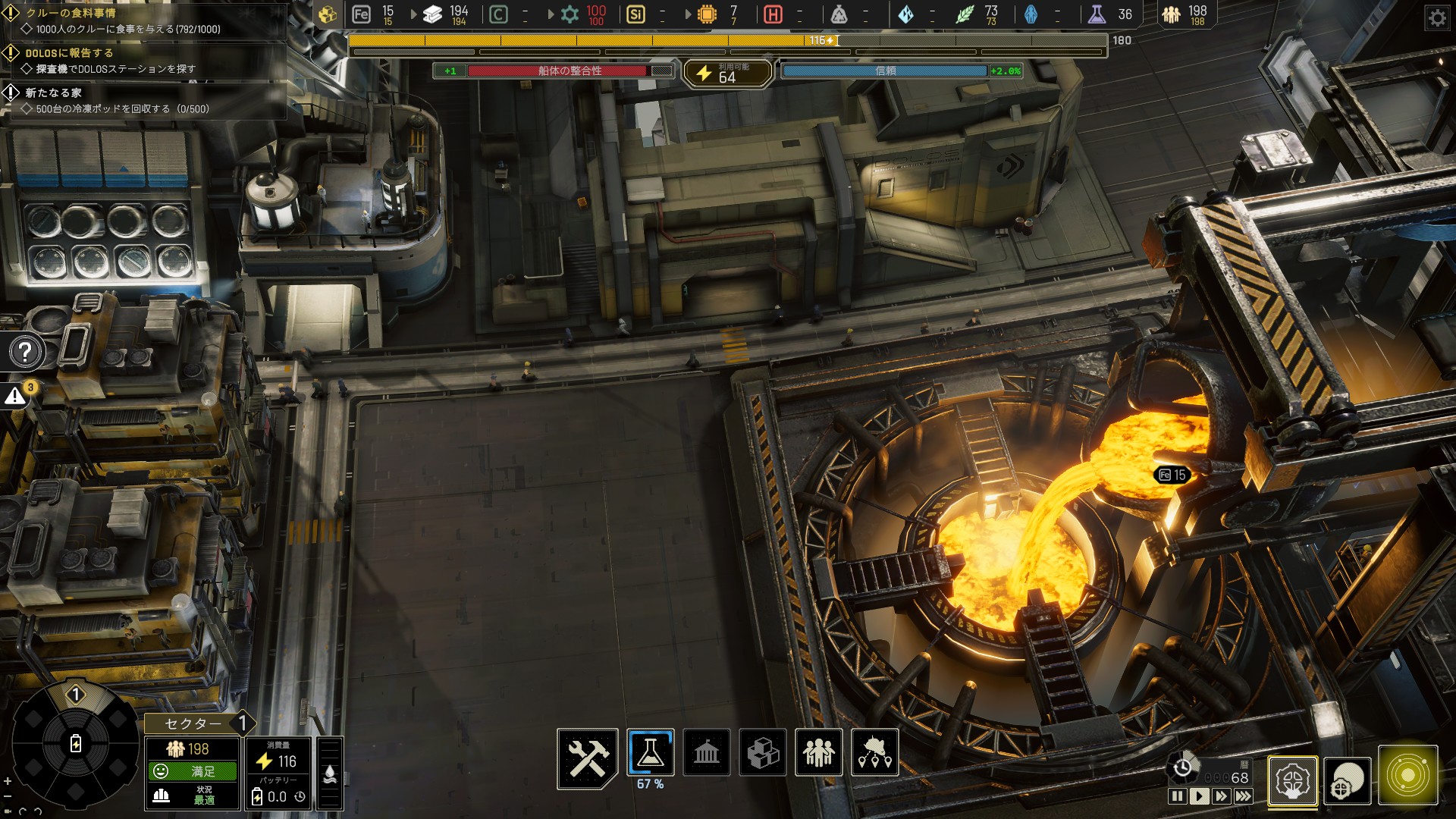This screenshot has width=1456, height=819.
Task: Select the クルーの食料事情 objective
Action: click(71, 13)
